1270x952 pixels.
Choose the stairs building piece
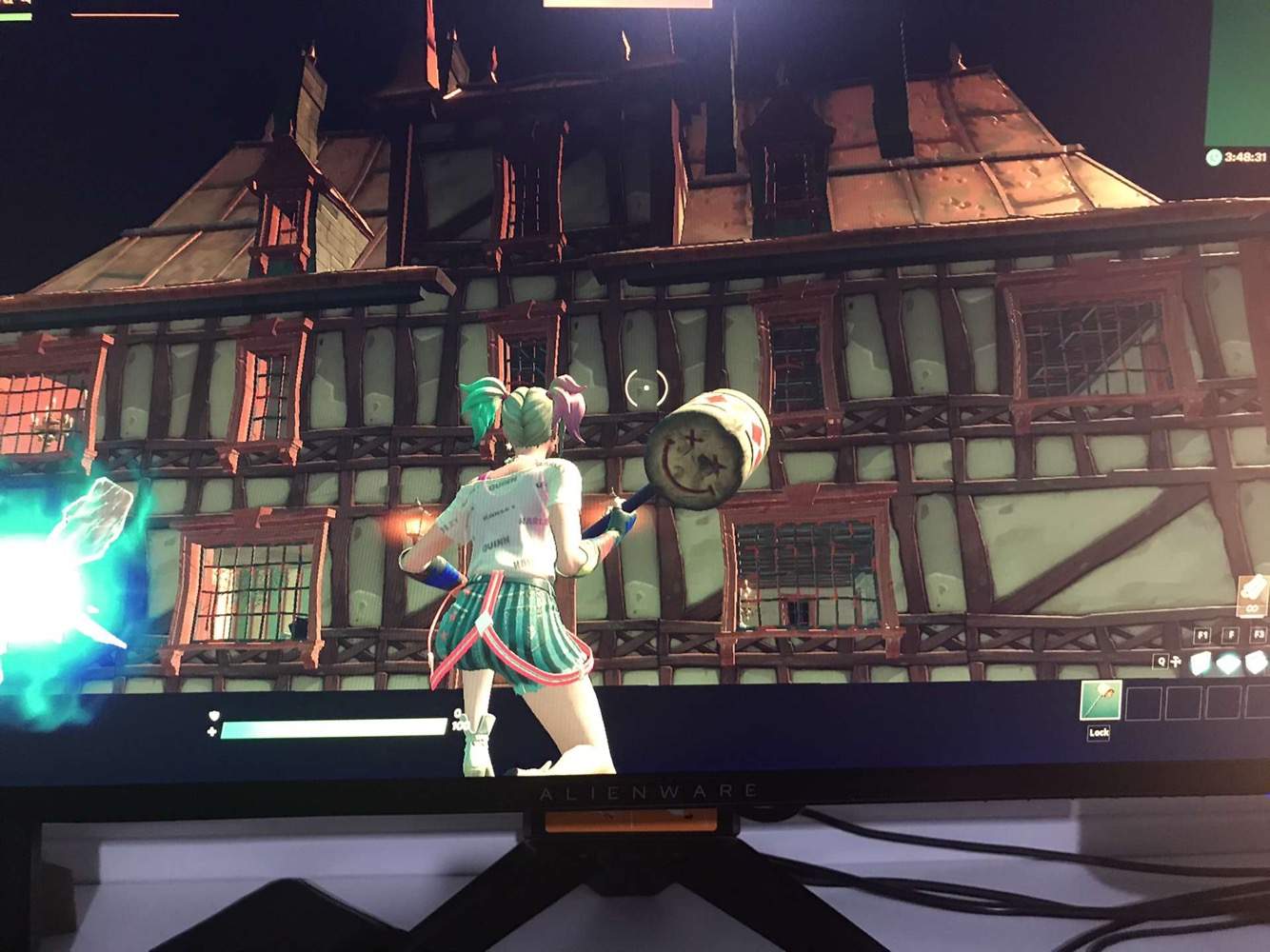(1257, 664)
